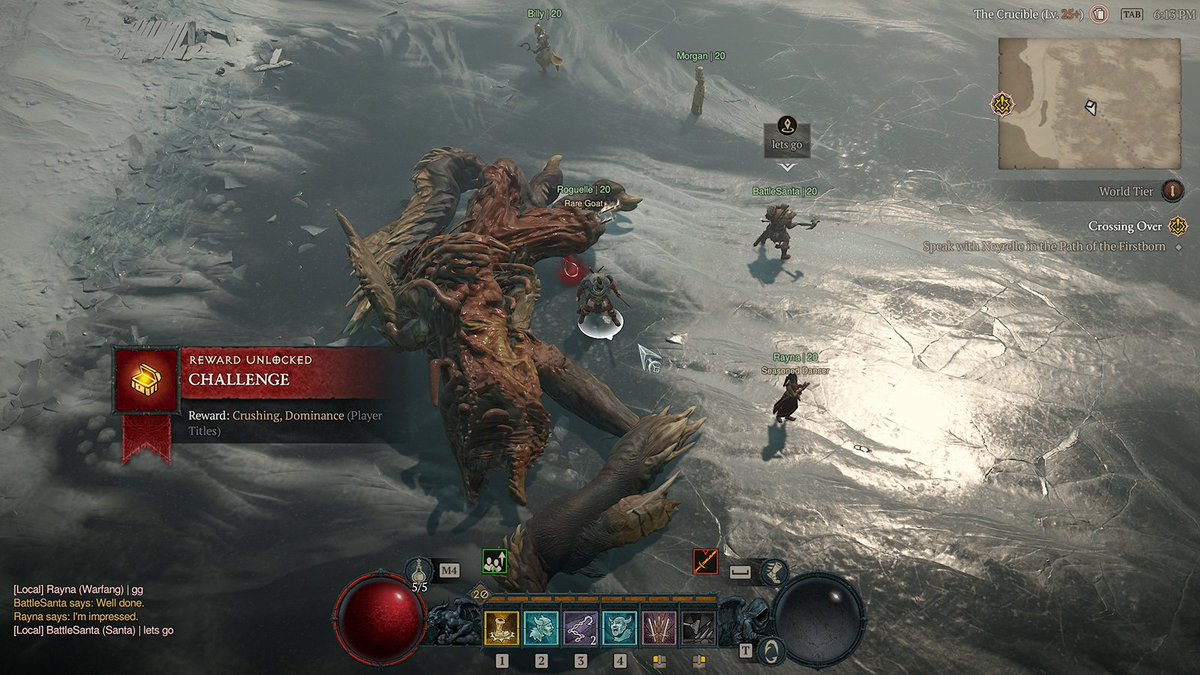1200x675 pixels.
Task: Open the minimap
Action: 1089,103
